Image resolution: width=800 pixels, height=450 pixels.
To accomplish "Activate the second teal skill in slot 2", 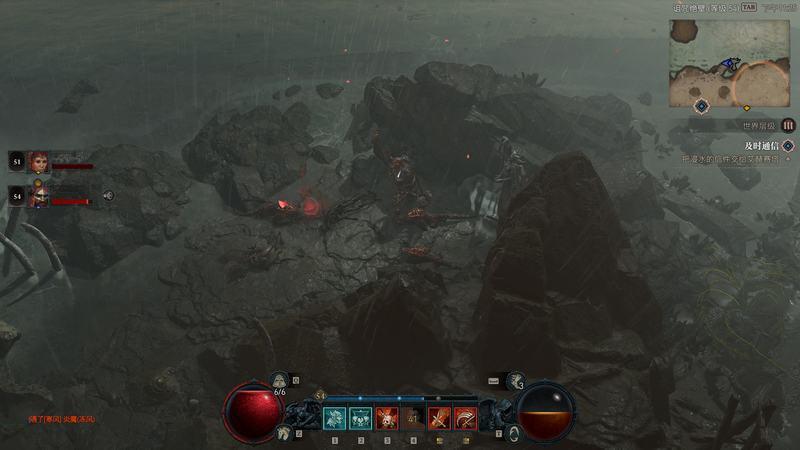I will 361,417.
